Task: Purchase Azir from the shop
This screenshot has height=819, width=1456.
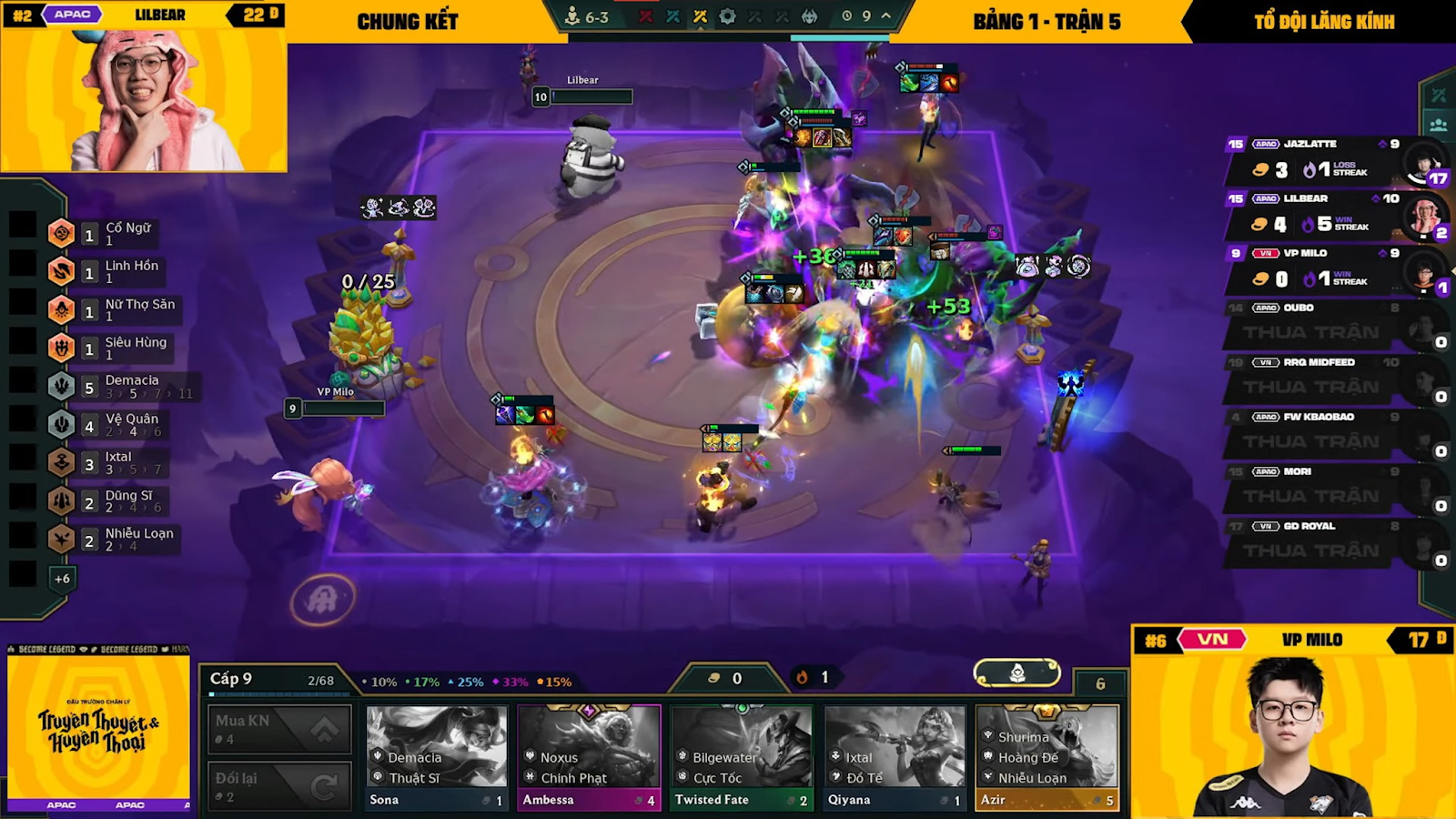Action: [x=1046, y=757]
